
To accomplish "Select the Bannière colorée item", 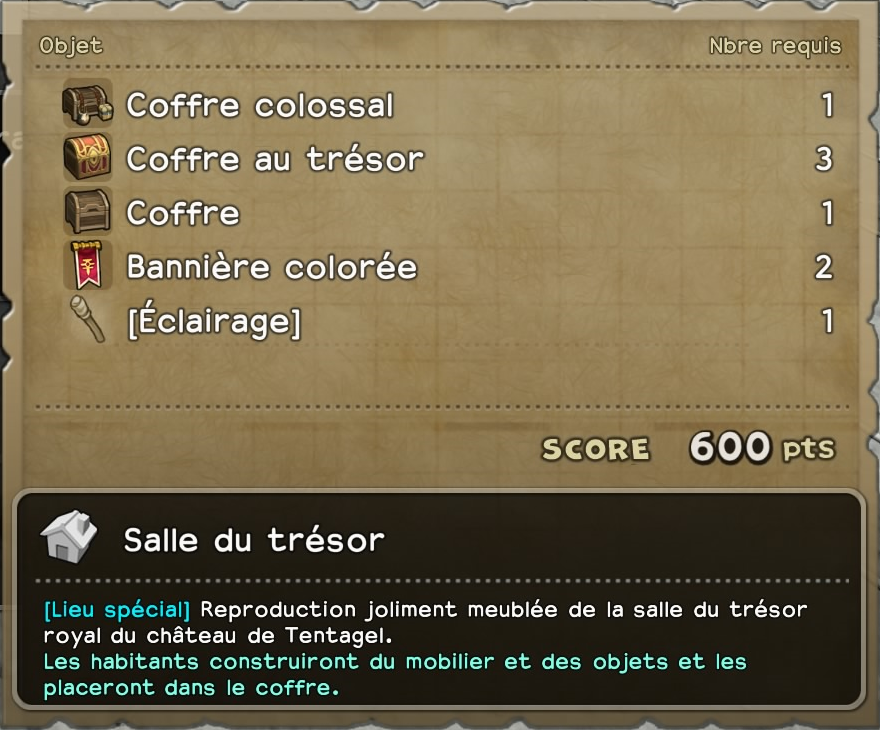I will 271,267.
